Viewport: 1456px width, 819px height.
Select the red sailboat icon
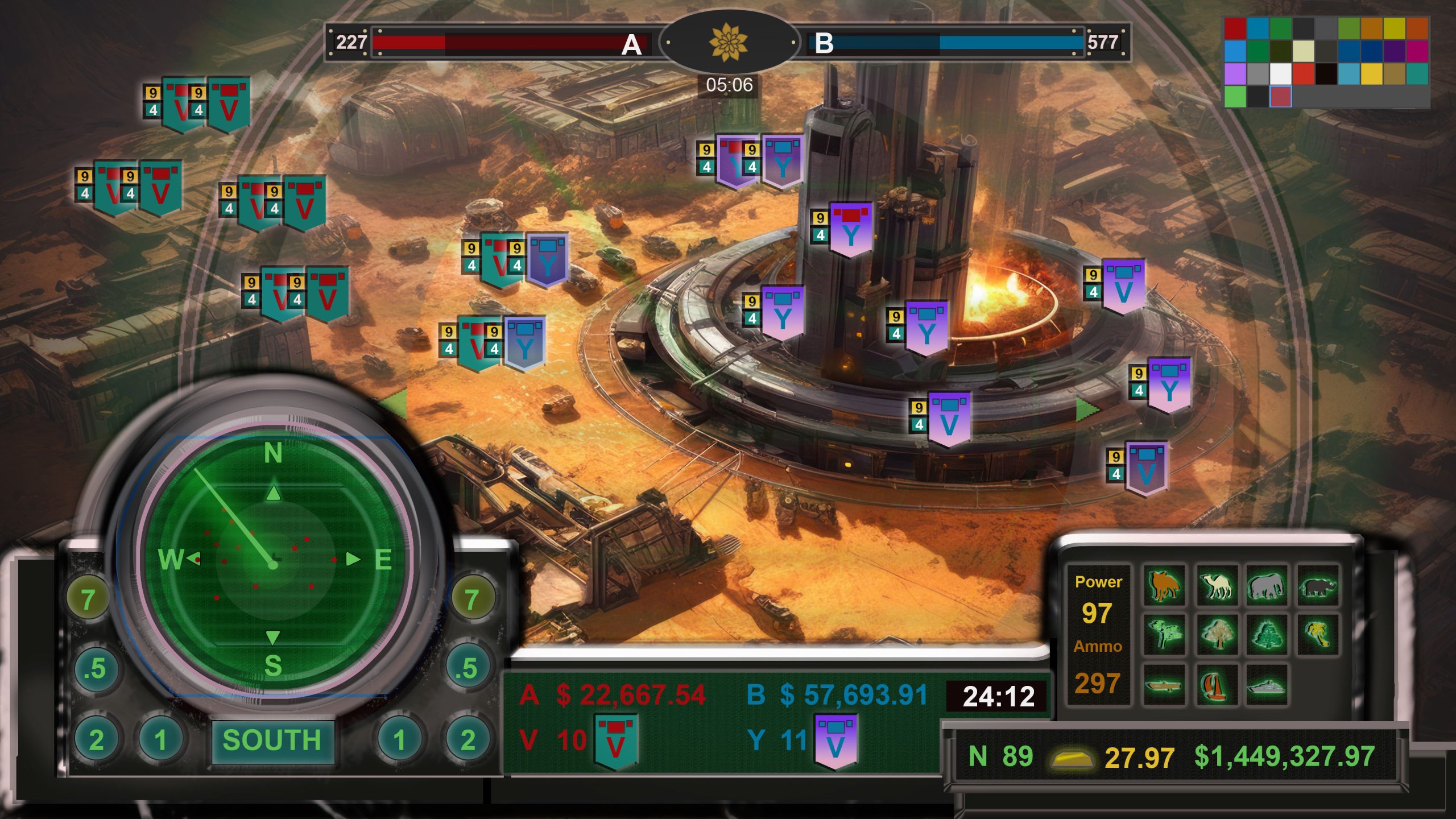click(x=1217, y=685)
